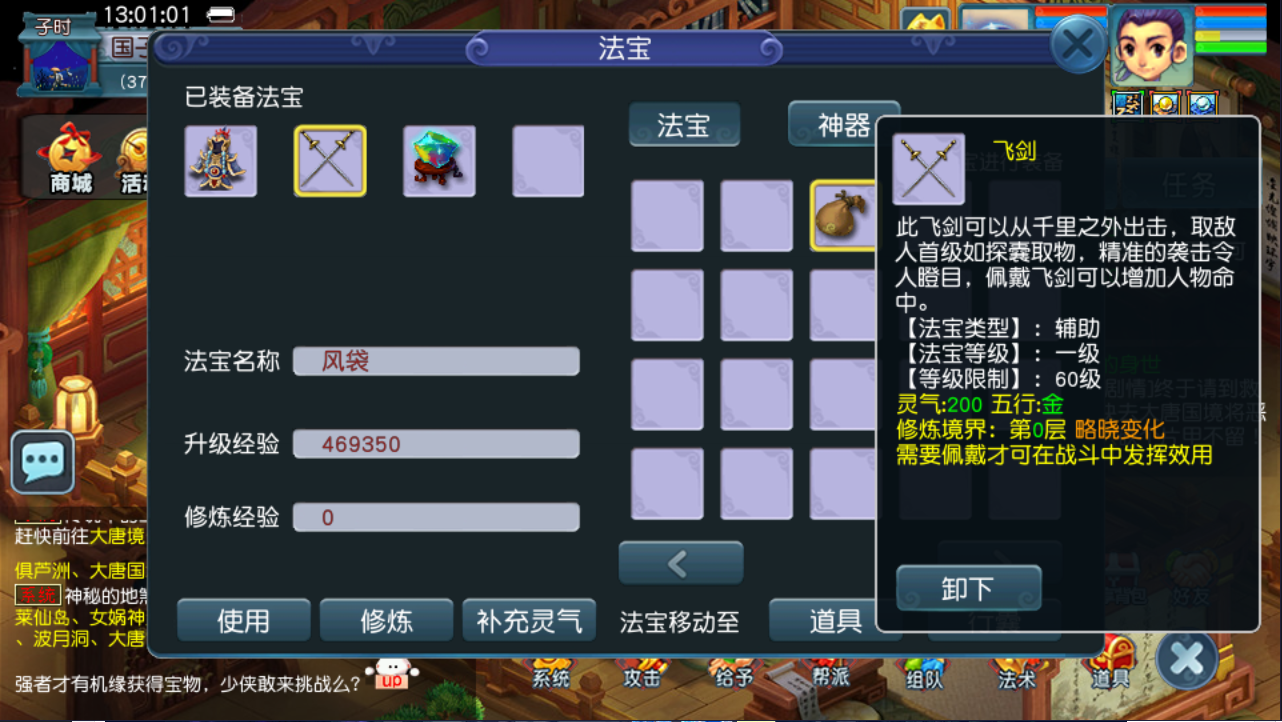1282x722 pixels.
Task: Click 补充灵气 to replenish spirit
Action: 529,620
